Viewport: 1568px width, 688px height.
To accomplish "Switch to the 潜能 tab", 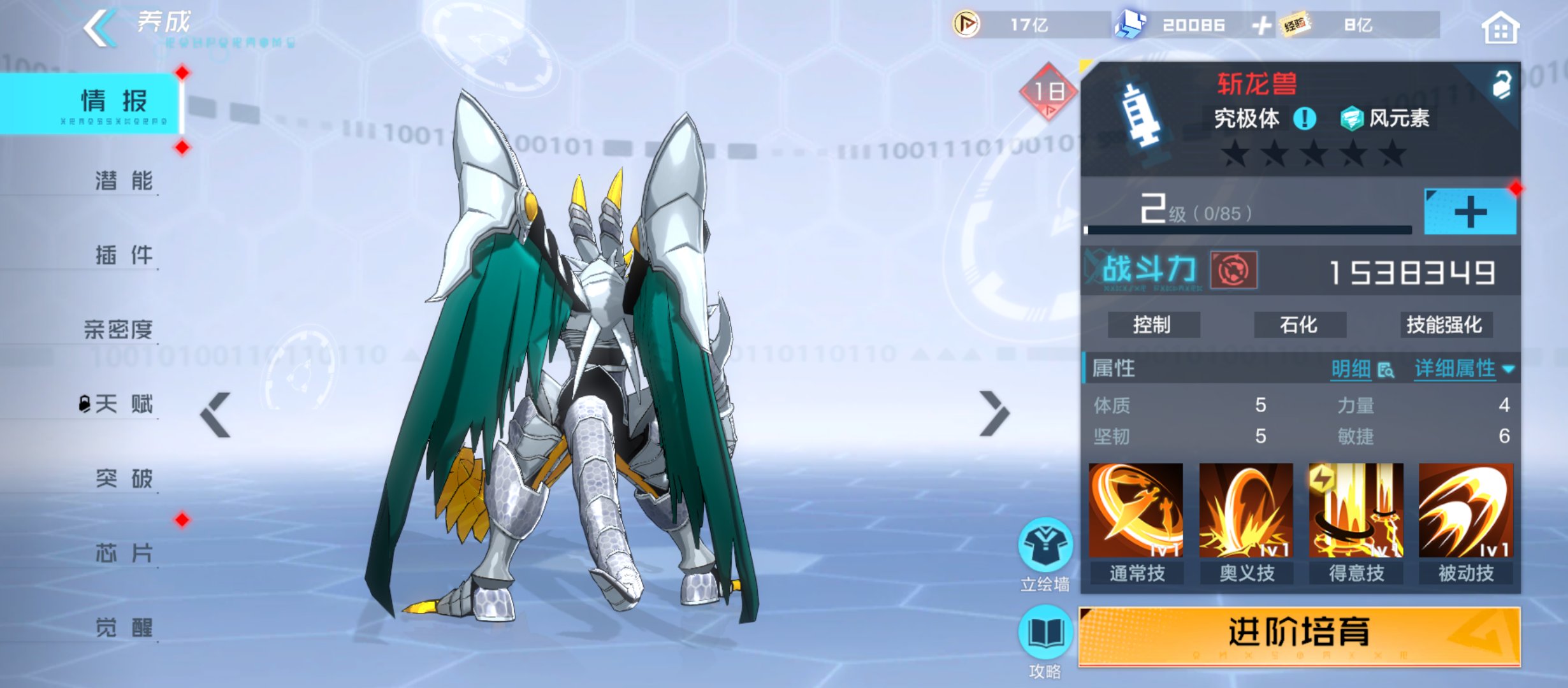I will coord(123,181).
